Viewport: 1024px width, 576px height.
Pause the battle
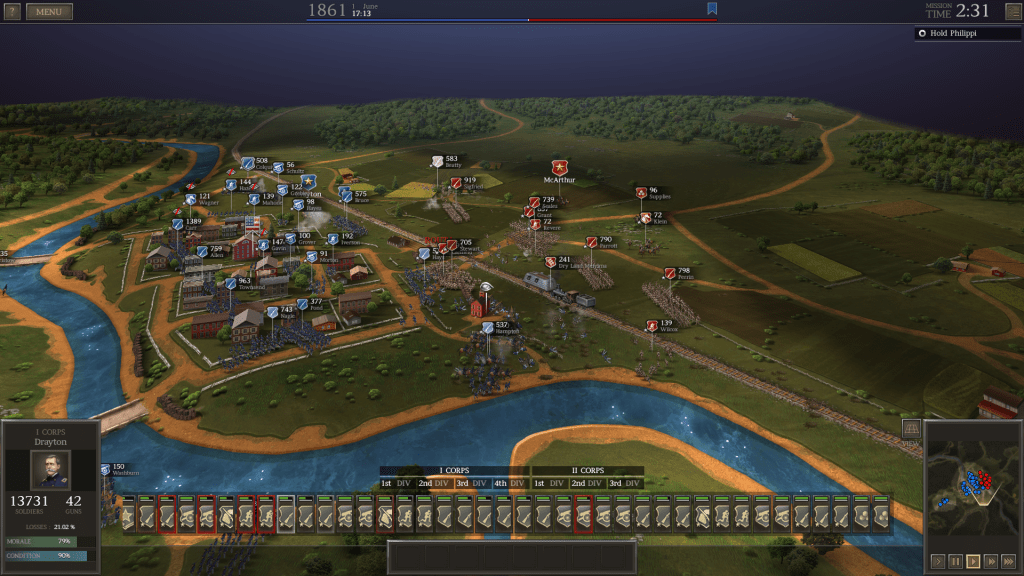(955, 561)
